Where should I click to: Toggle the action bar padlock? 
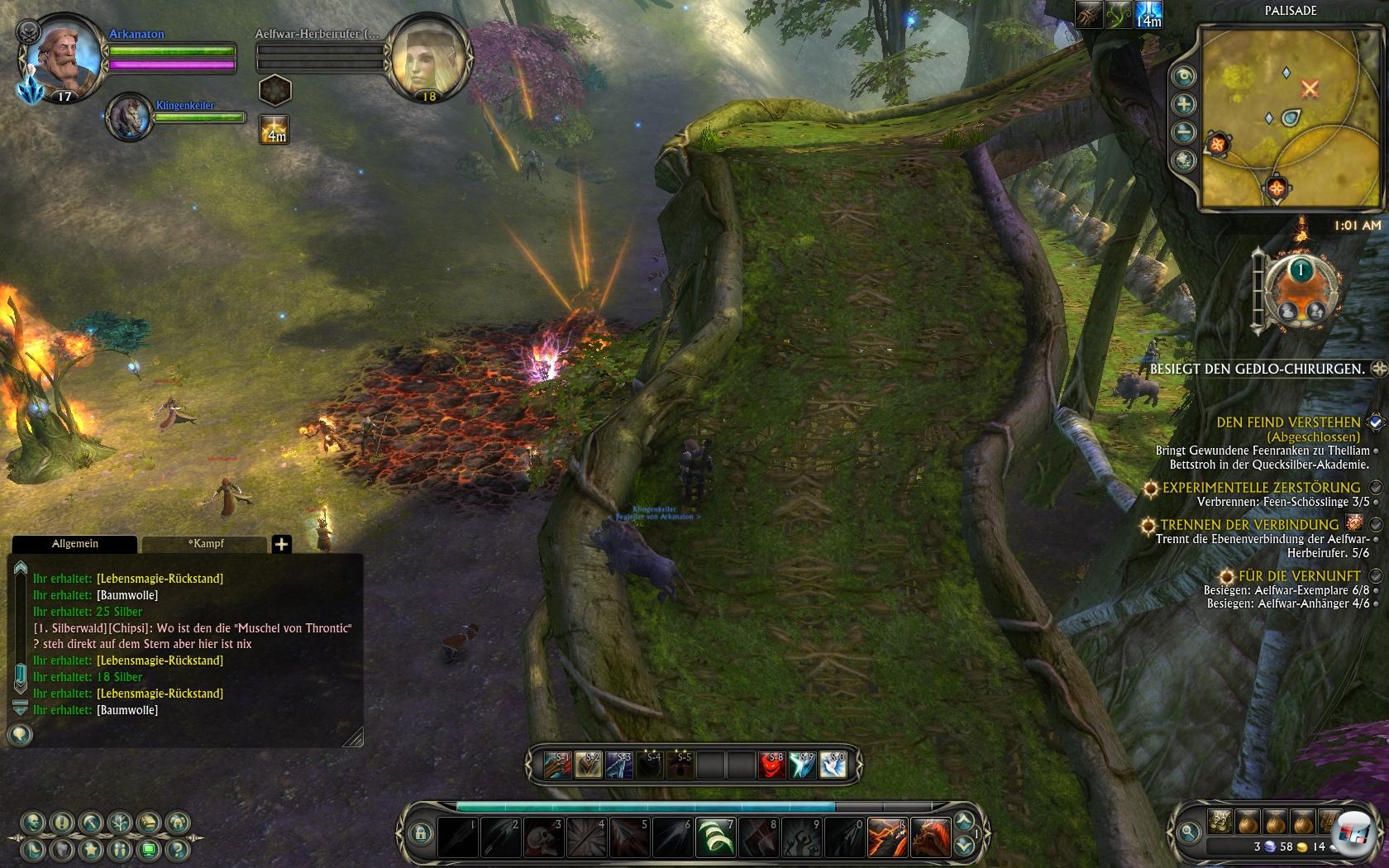pyautogui.click(x=420, y=833)
